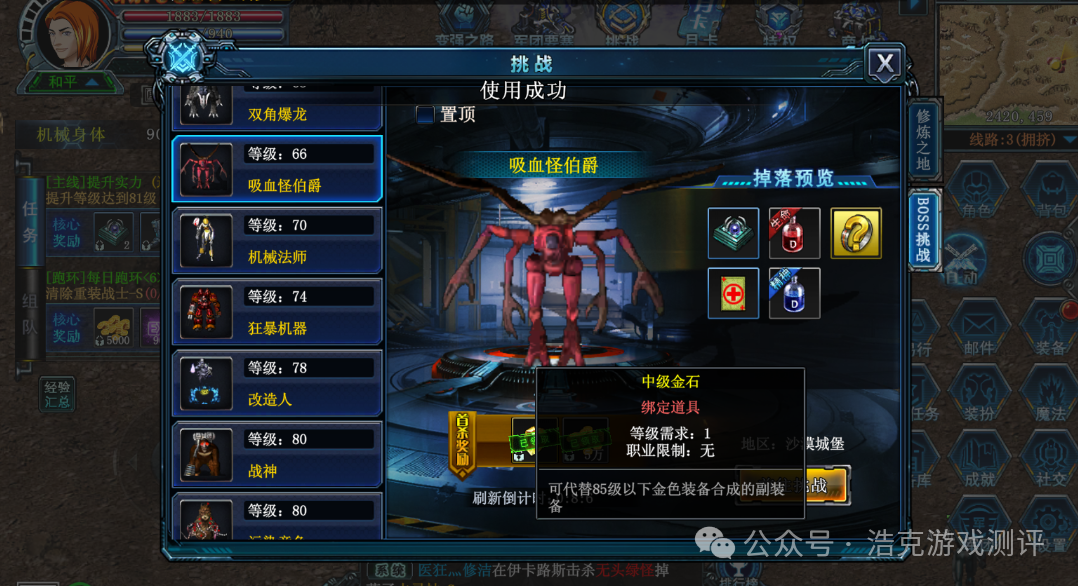Screen dimensions: 1078x586
Task: Inspect the blue spirit potion drop
Action: (795, 293)
